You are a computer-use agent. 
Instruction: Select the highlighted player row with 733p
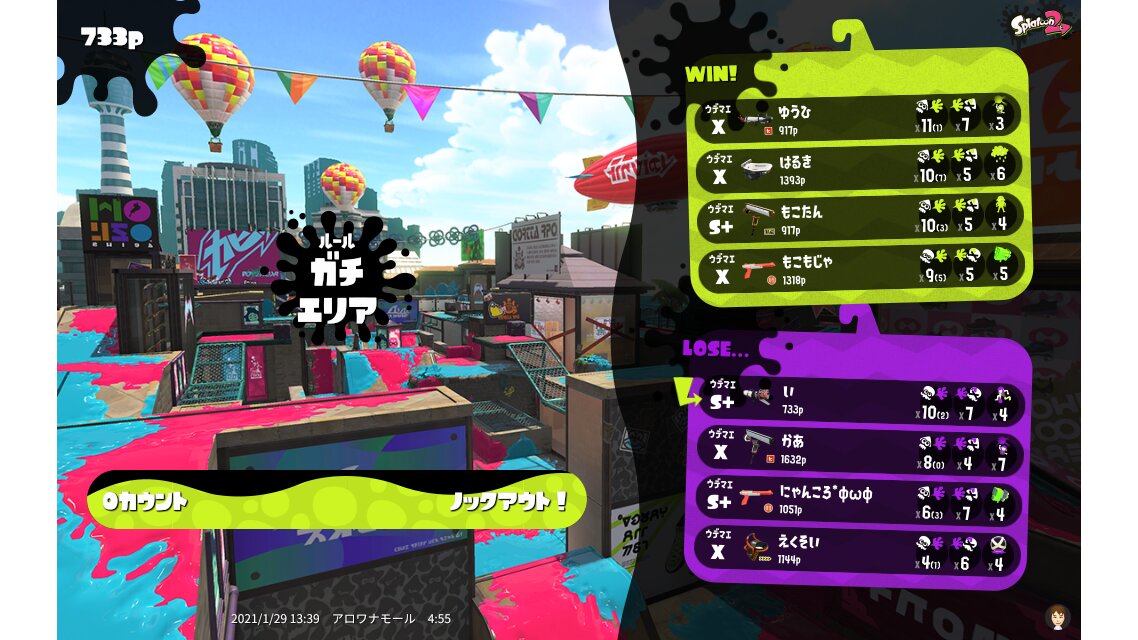pyautogui.click(x=860, y=398)
